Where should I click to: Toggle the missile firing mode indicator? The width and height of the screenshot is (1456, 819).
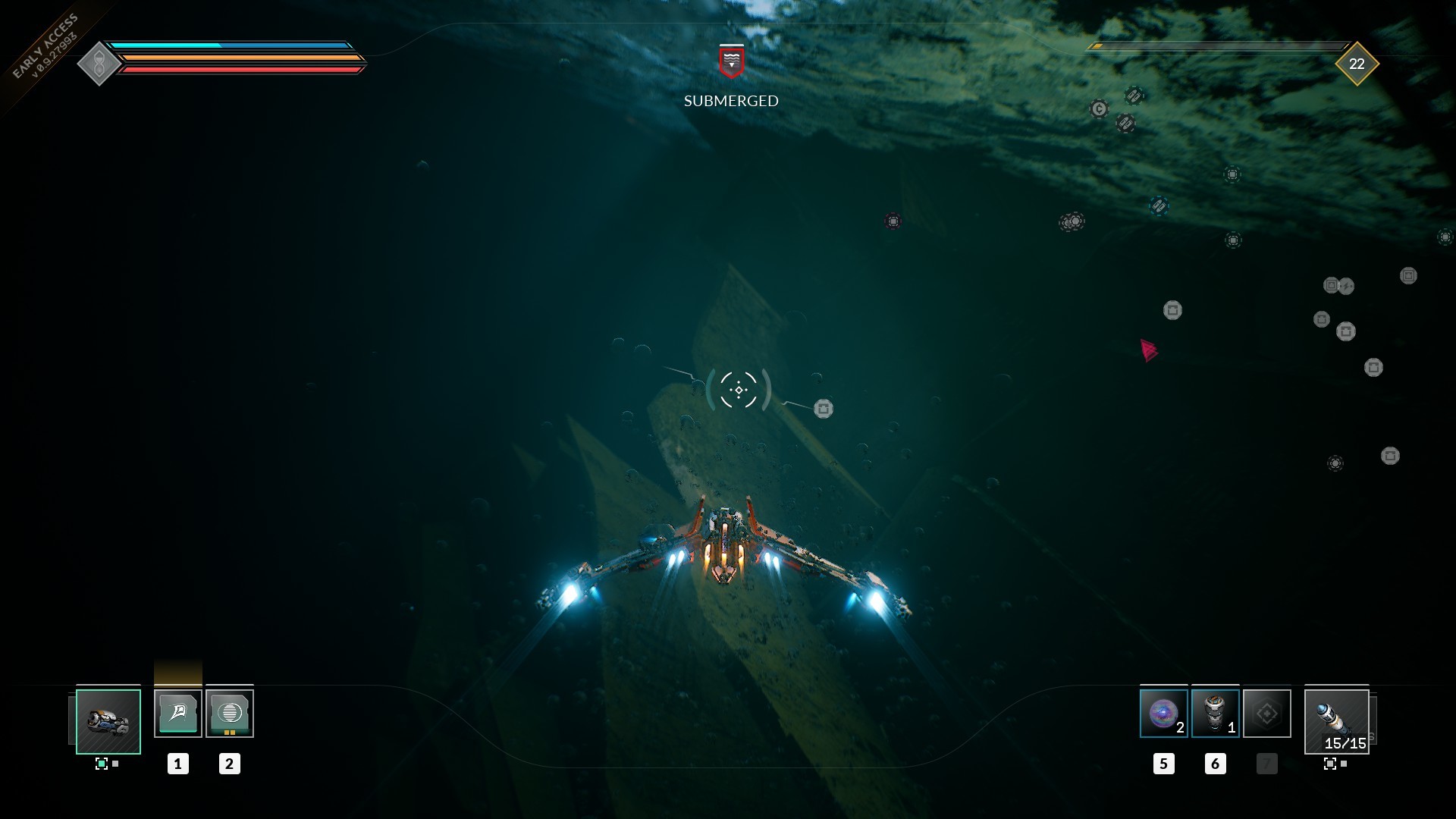pos(1329,764)
